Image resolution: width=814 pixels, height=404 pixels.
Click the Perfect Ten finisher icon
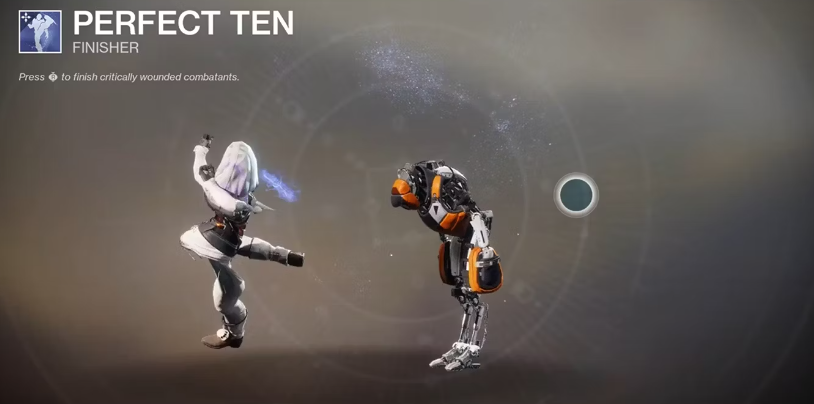pyautogui.click(x=40, y=31)
